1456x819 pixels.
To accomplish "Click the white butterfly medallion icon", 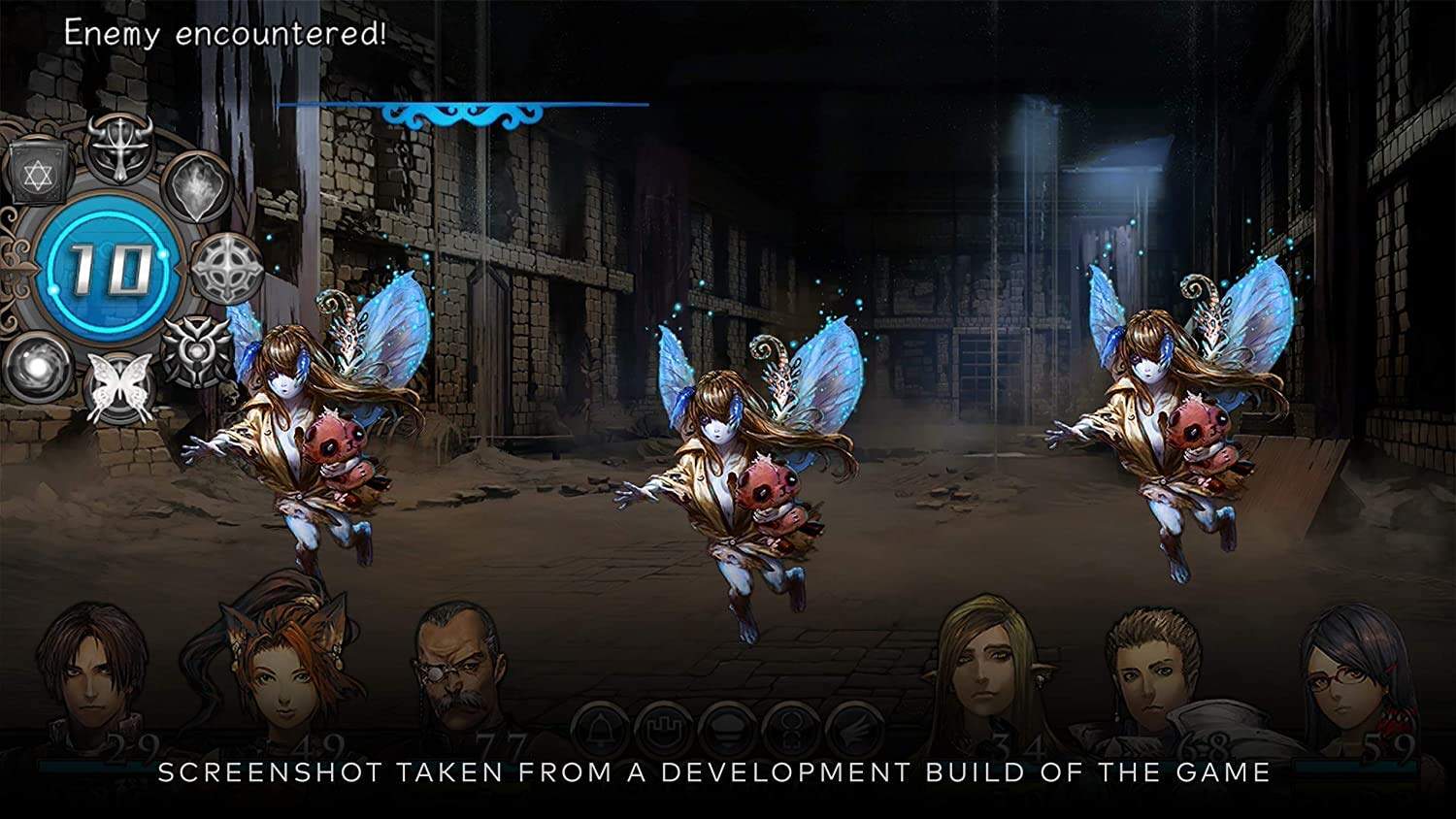I will click(x=121, y=384).
